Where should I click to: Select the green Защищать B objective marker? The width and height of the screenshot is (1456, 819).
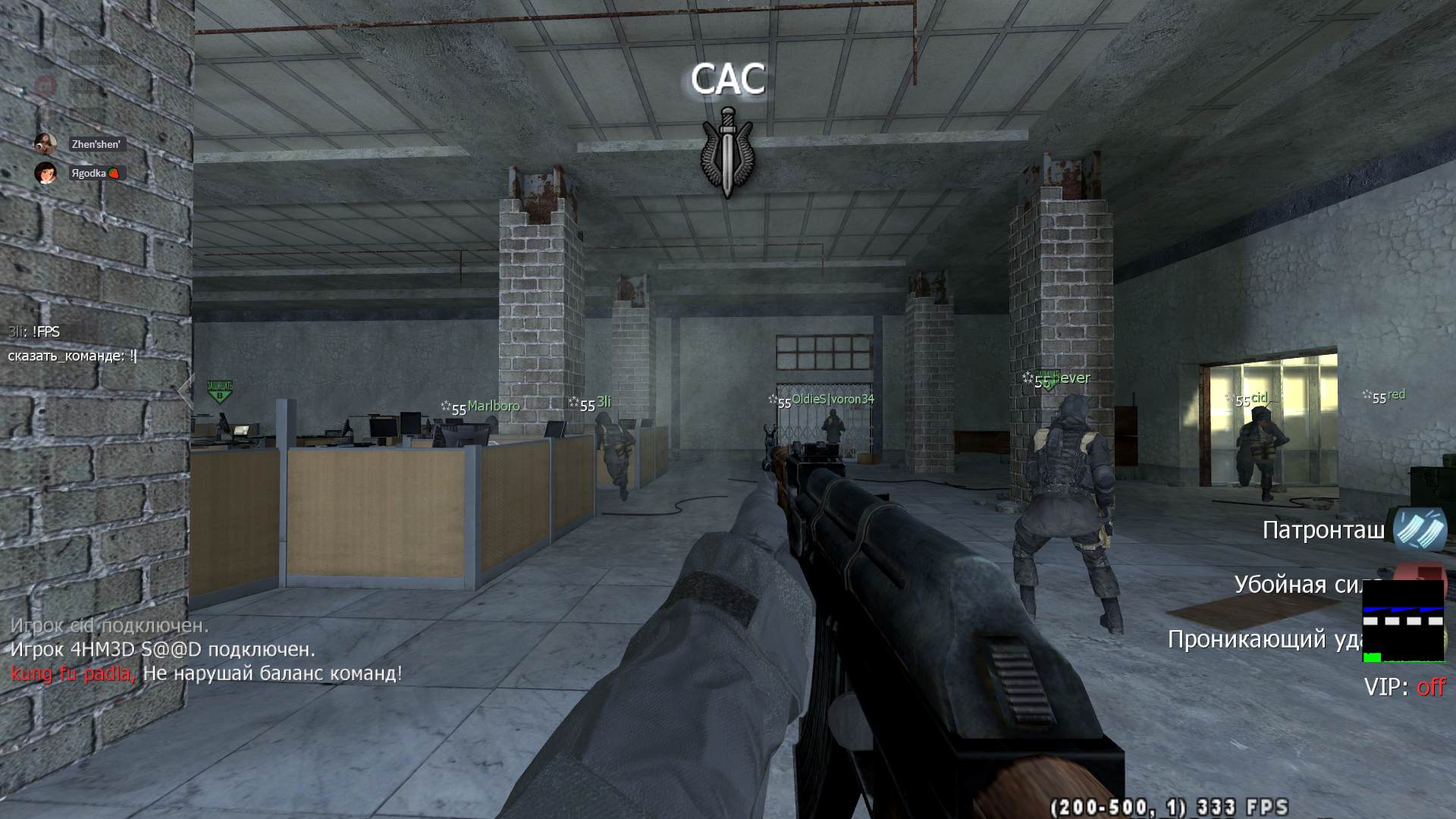click(x=220, y=391)
